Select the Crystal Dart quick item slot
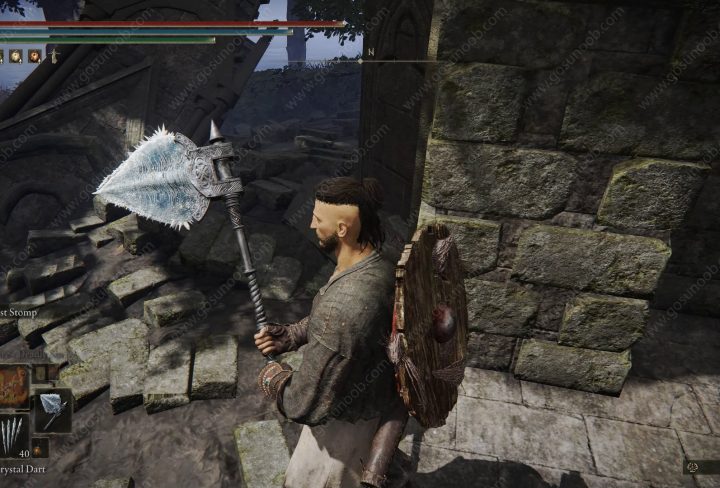Viewport: 720px width, 488px height. pos(12,435)
